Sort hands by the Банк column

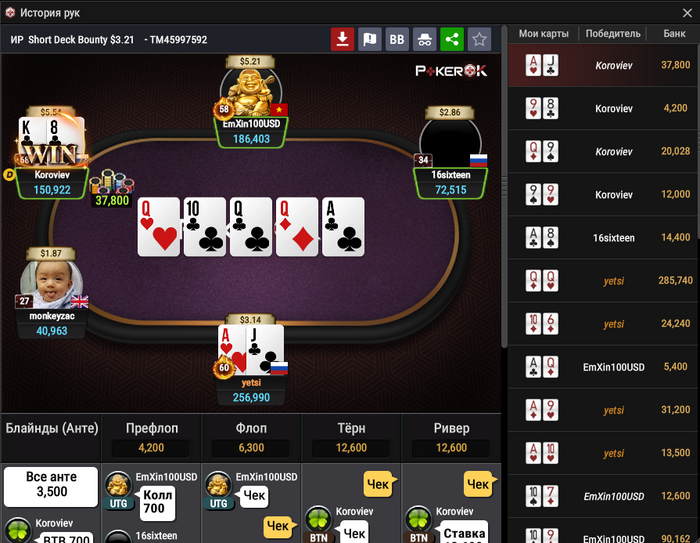click(674, 33)
